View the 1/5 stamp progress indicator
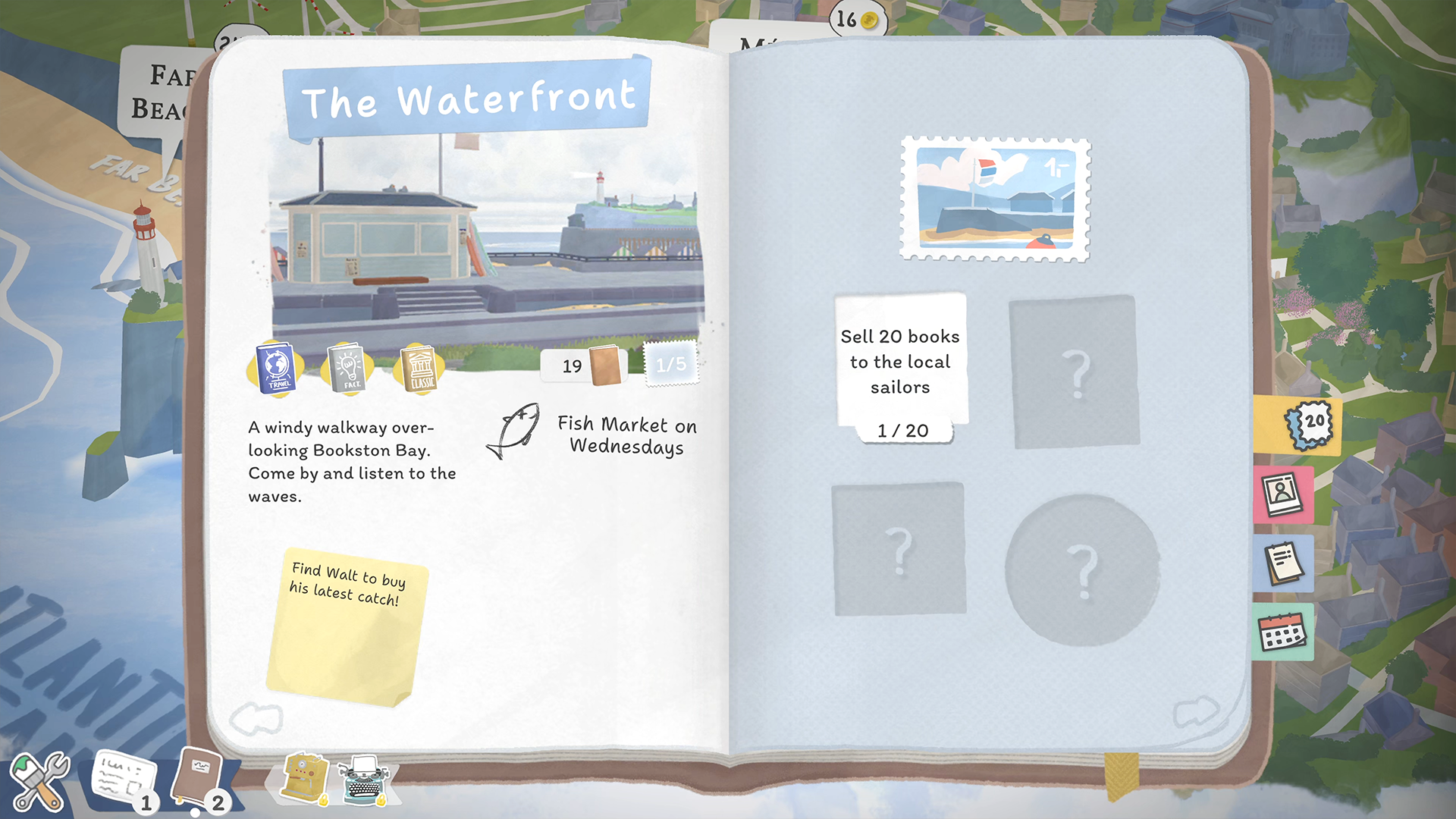The height and width of the screenshot is (819, 1456). 670,365
